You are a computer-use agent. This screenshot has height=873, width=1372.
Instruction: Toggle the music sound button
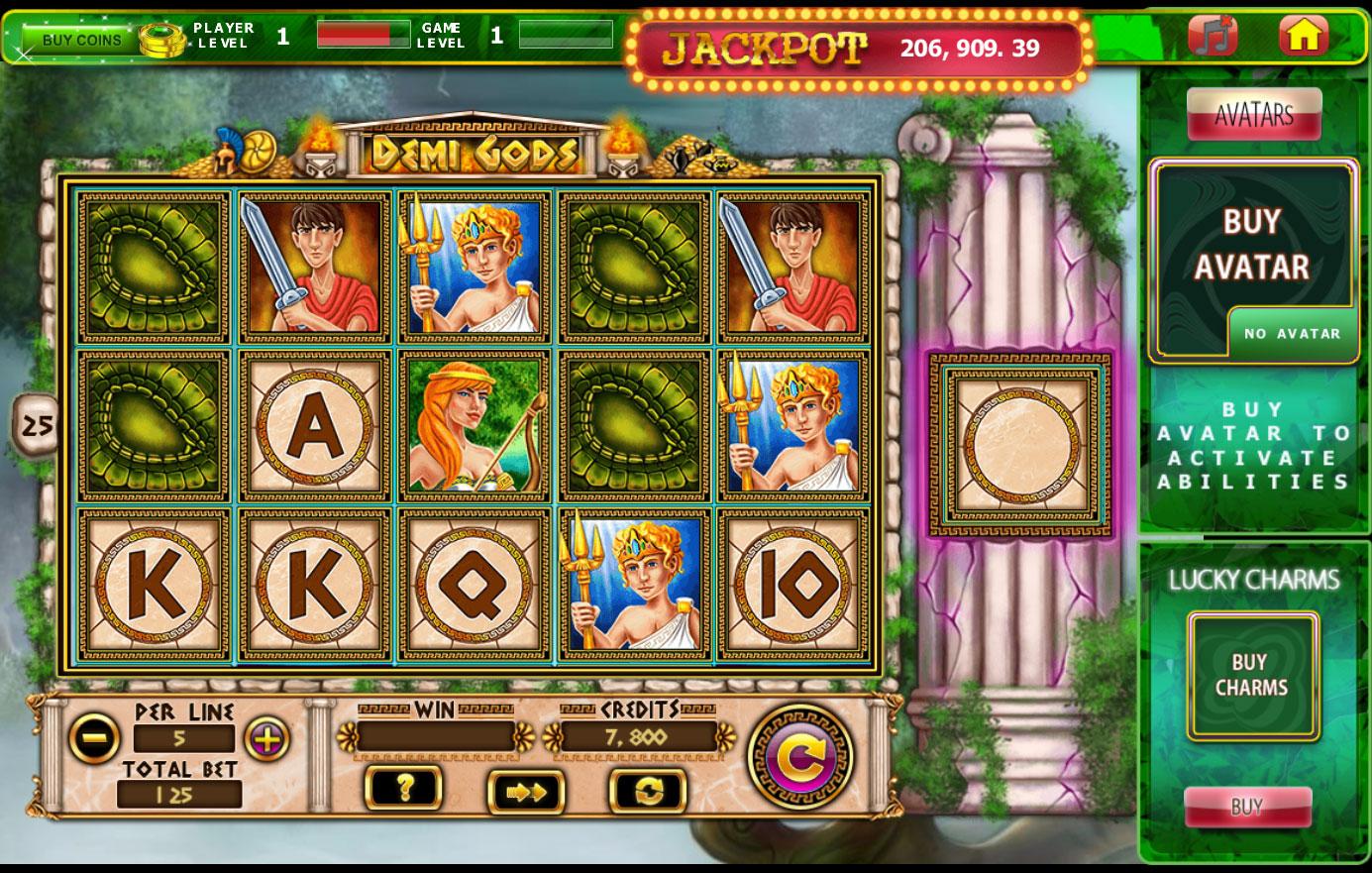(x=1212, y=36)
